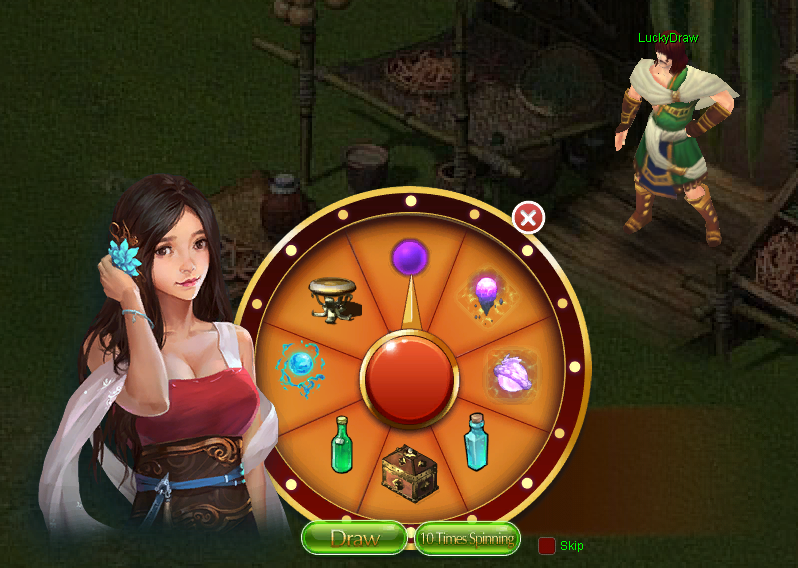The height and width of the screenshot is (568, 798).
Task: Choose the blue swirling orb prize
Action: pyautogui.click(x=300, y=363)
